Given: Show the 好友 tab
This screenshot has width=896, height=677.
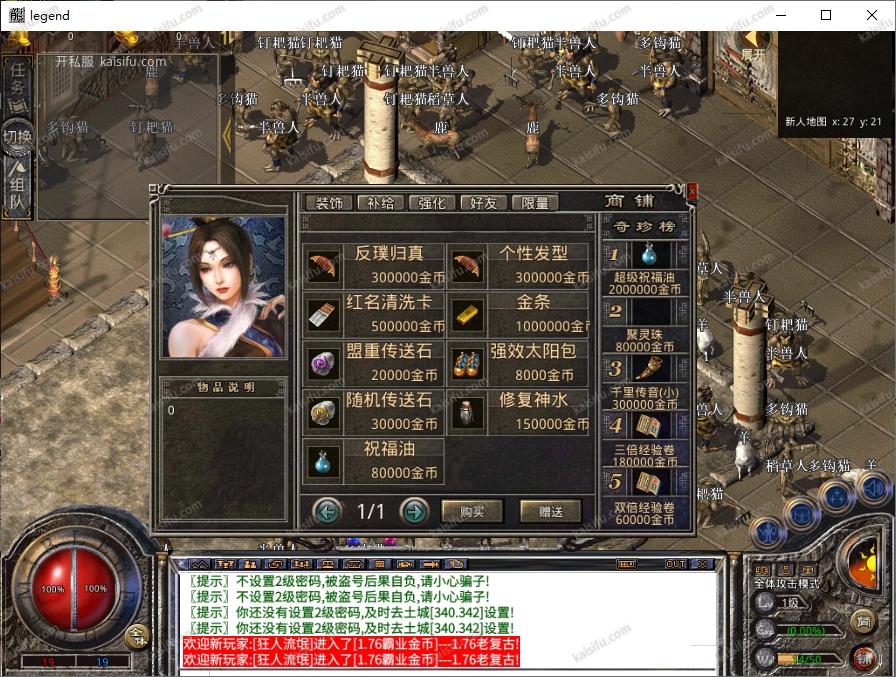Looking at the screenshot, I should click(483, 202).
